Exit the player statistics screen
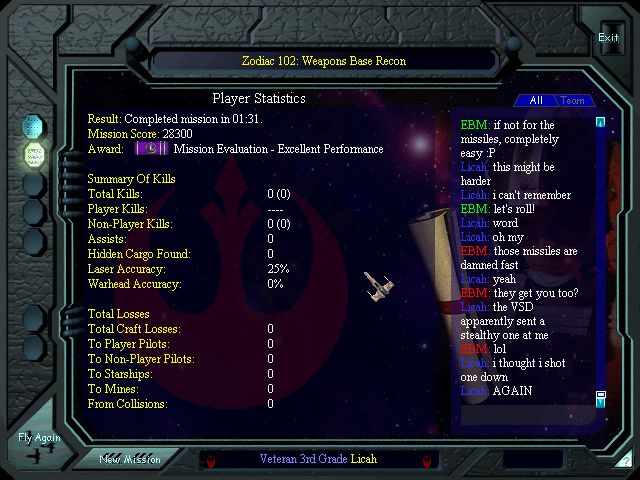The image size is (640, 480). [608, 37]
